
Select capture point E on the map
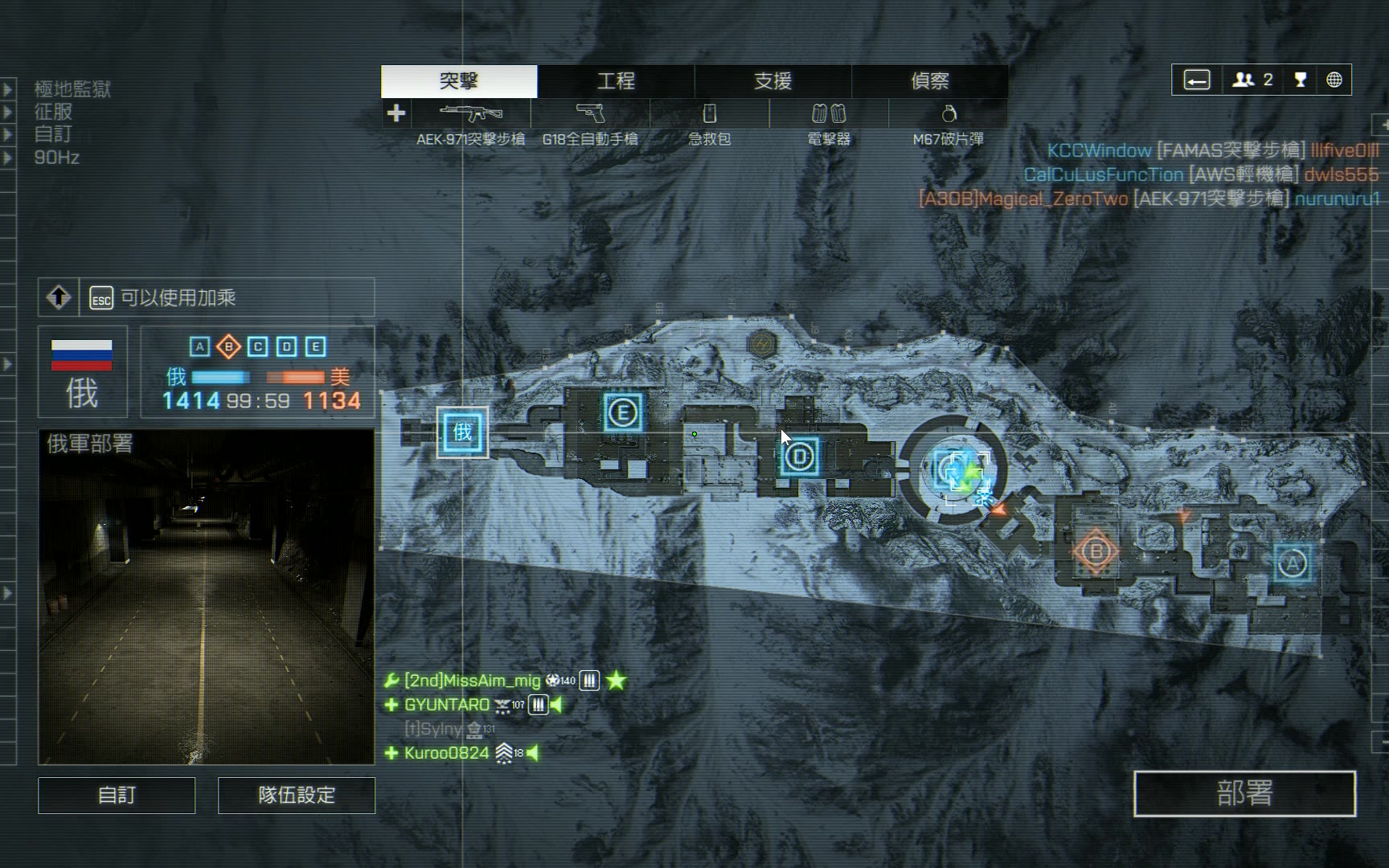622,413
